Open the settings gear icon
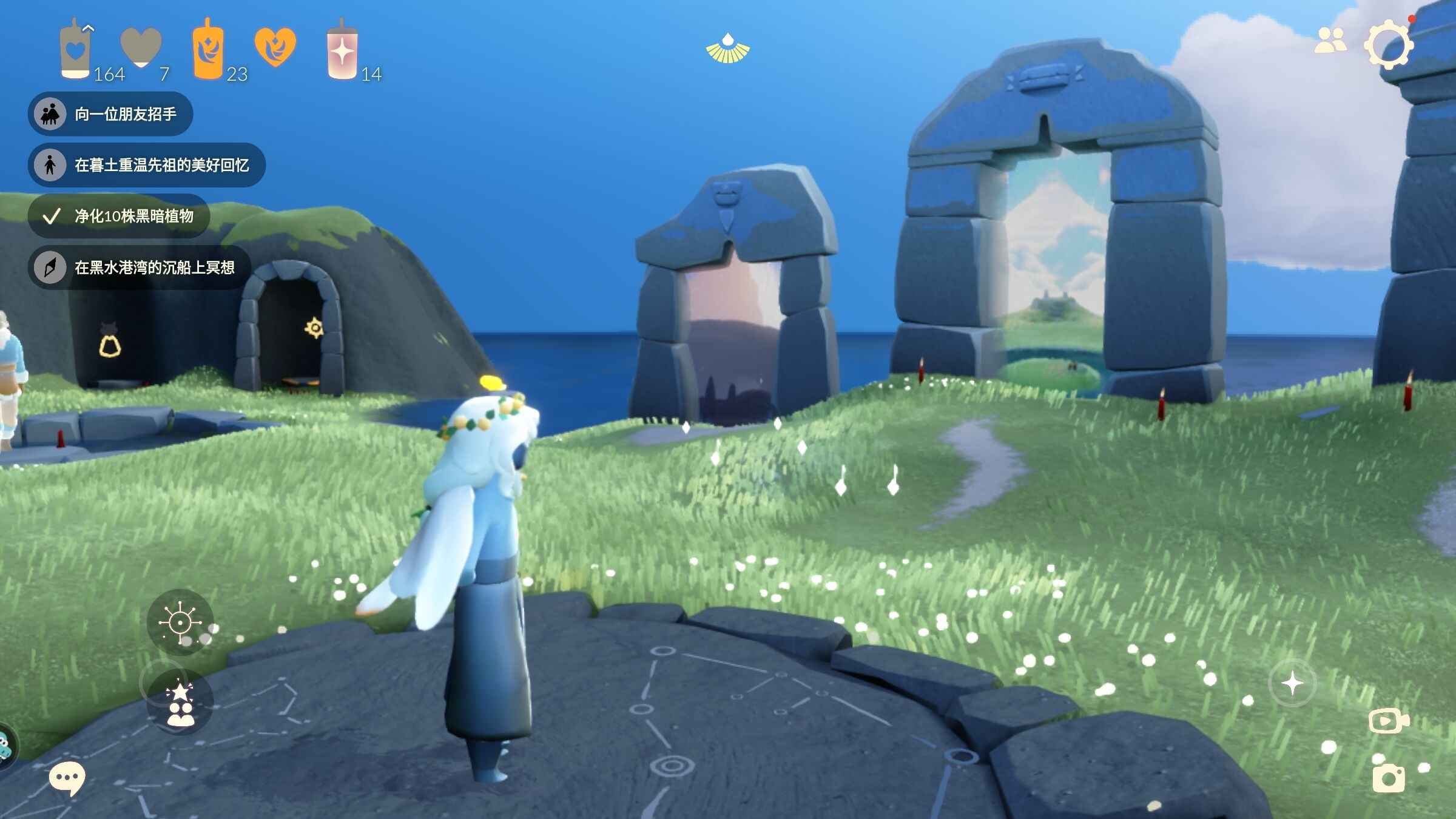 (1388, 44)
